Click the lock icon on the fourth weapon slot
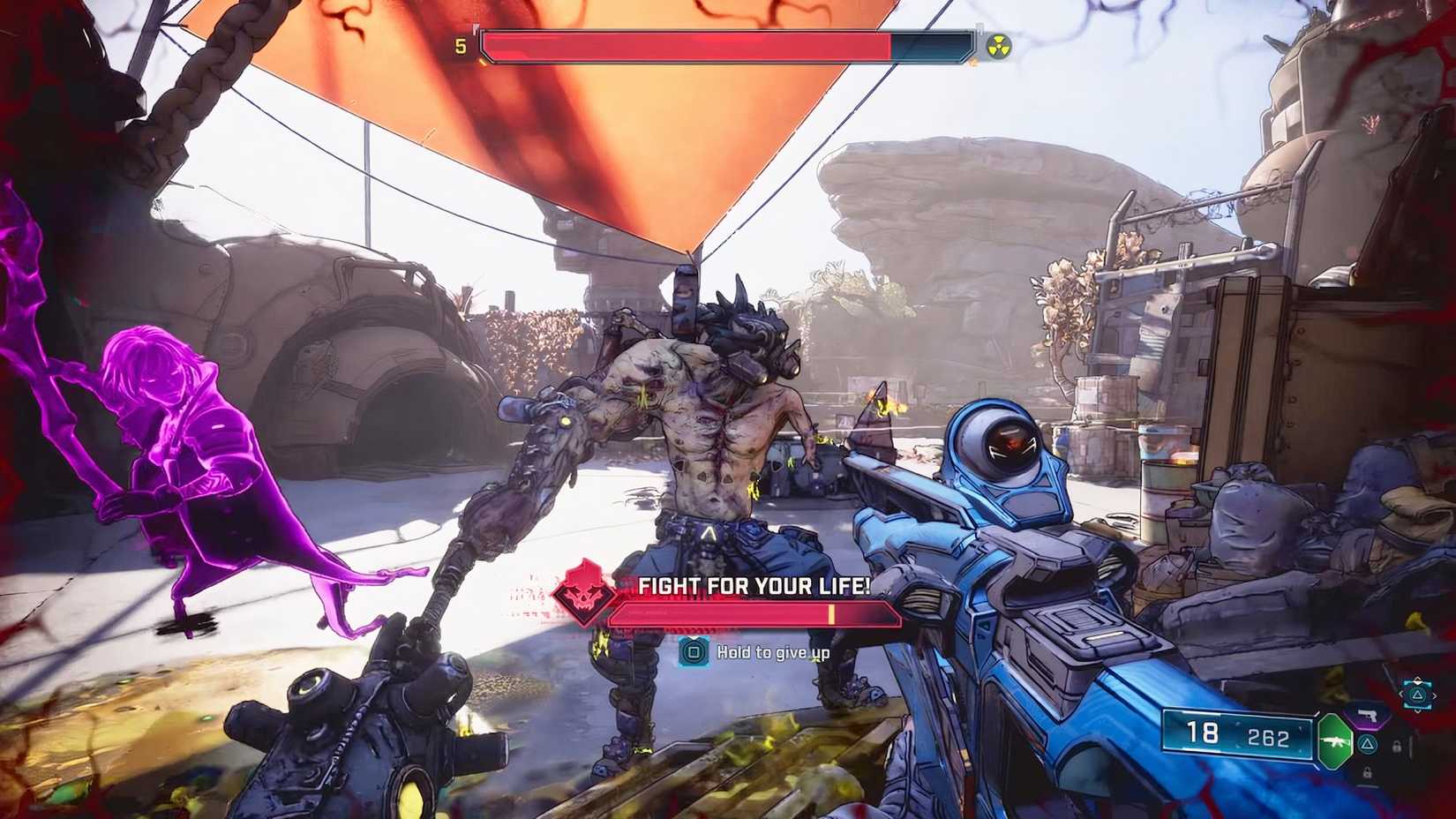This screenshot has height=819, width=1456. (1368, 772)
